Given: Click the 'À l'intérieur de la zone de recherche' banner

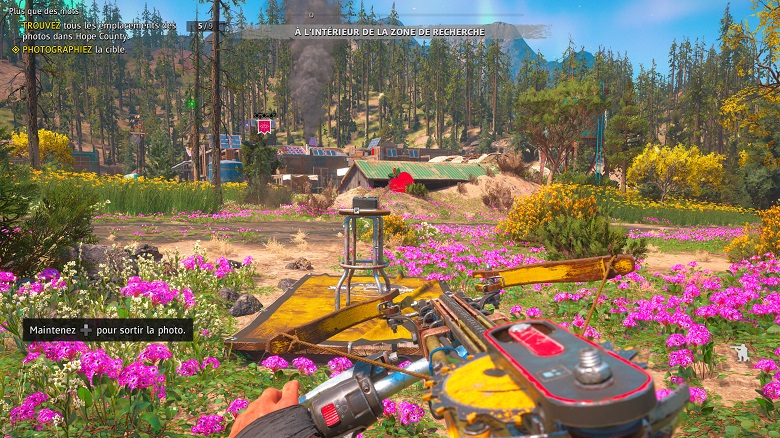Looking at the screenshot, I should tap(389, 32).
